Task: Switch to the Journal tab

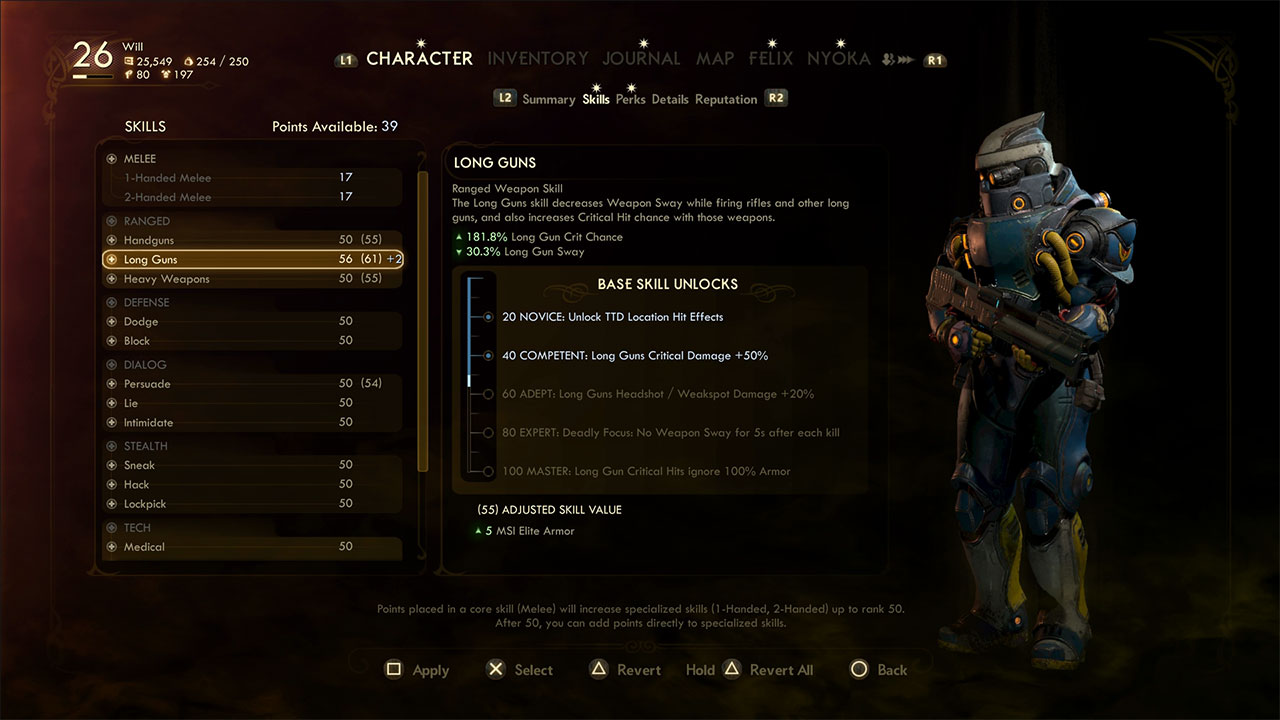Action: pyautogui.click(x=641, y=59)
